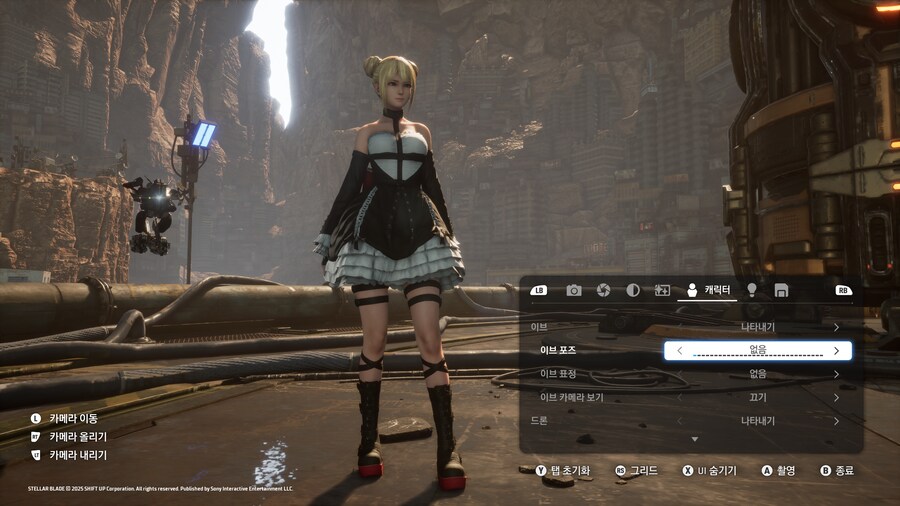This screenshot has height=506, width=900.
Task: Open the floppy disk save tab
Action: click(x=781, y=290)
